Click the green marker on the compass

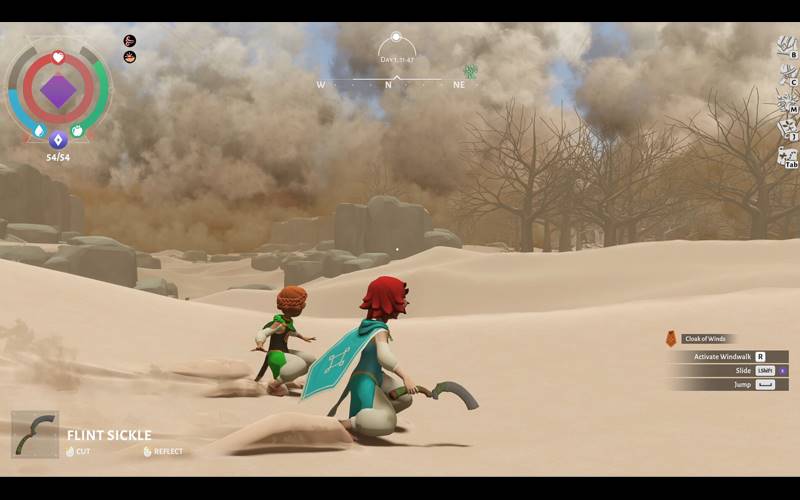[470, 72]
